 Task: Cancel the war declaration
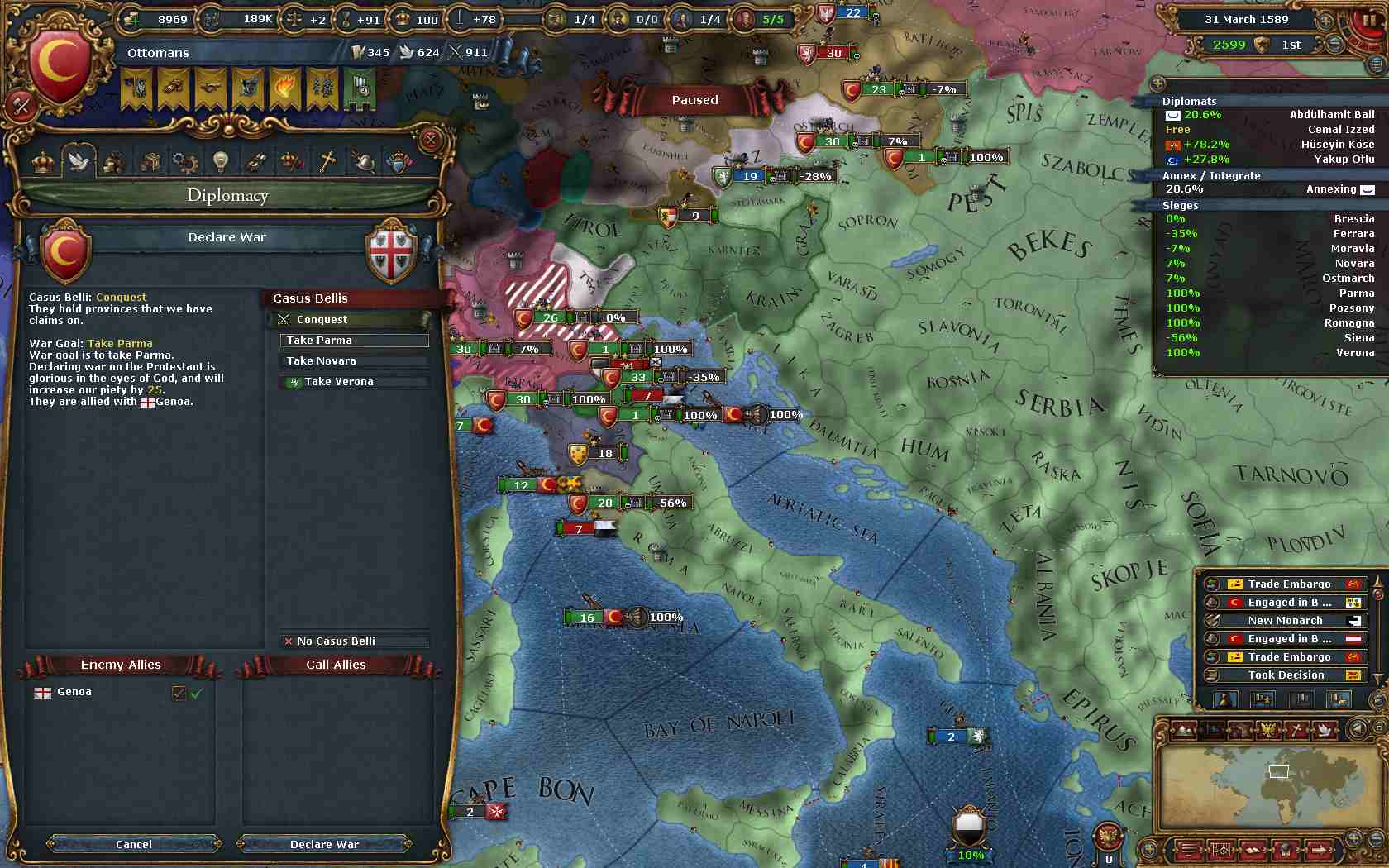(134, 844)
